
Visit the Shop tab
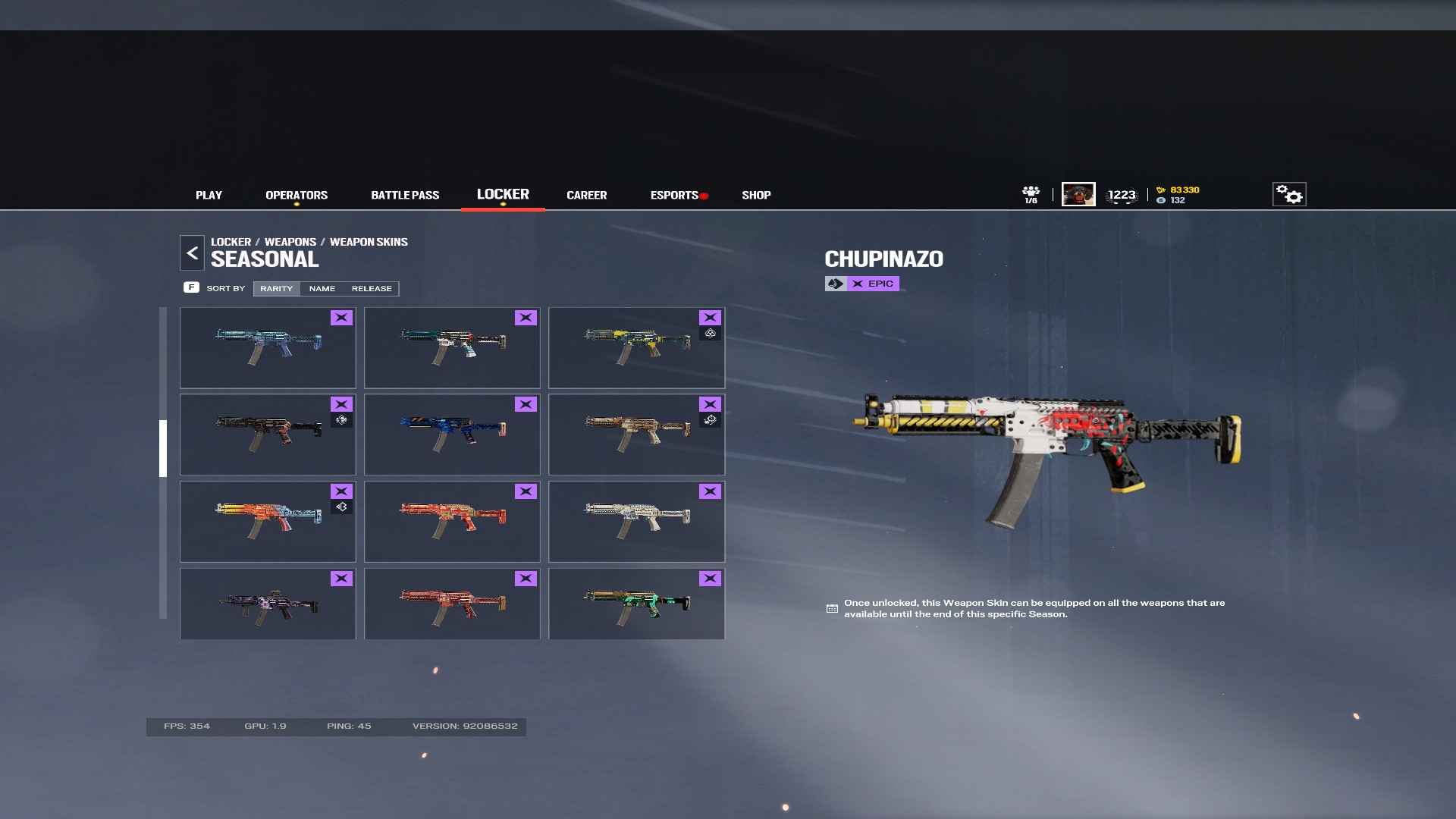[x=756, y=195]
